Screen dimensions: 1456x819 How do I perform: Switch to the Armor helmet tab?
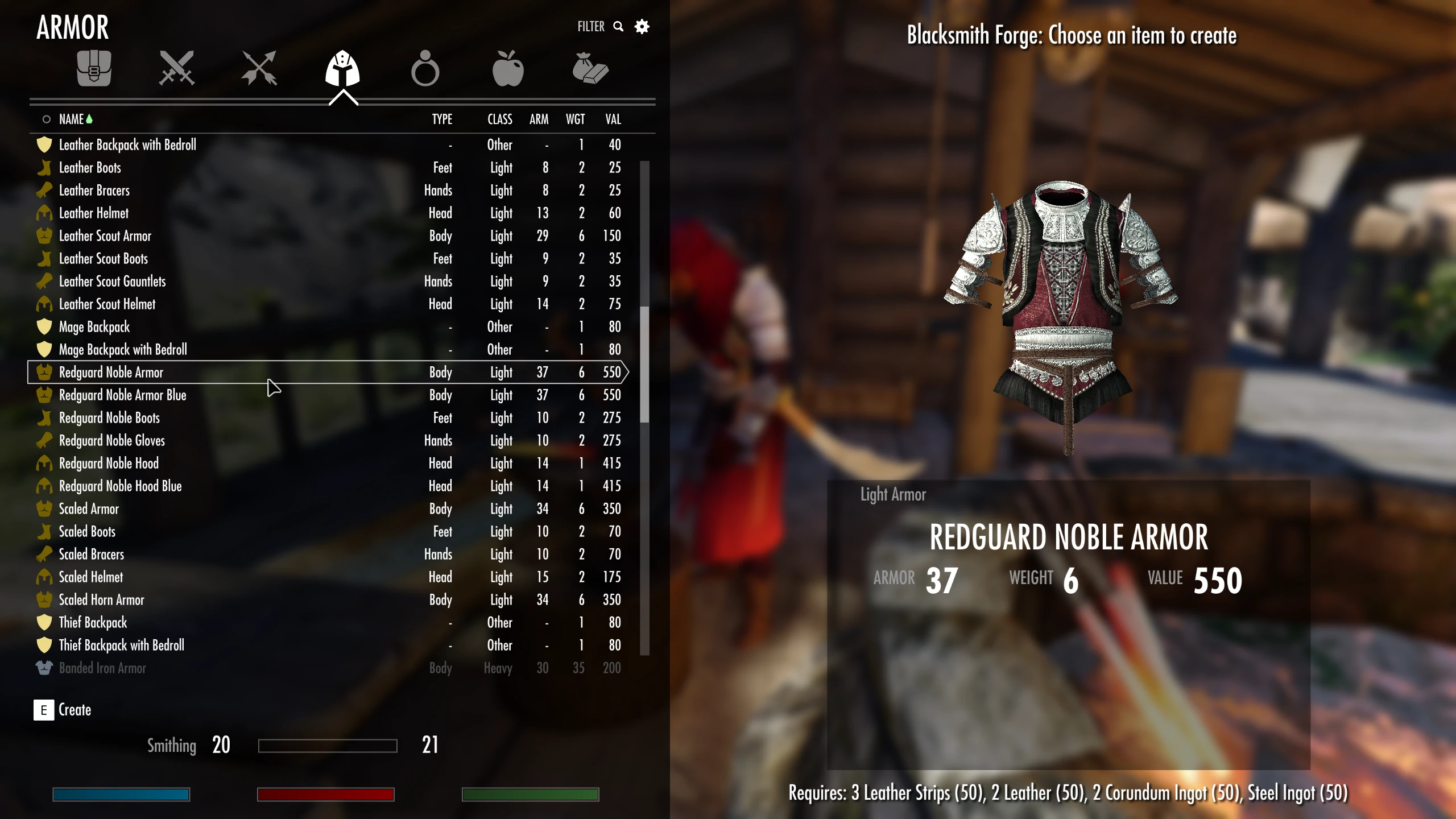click(343, 68)
